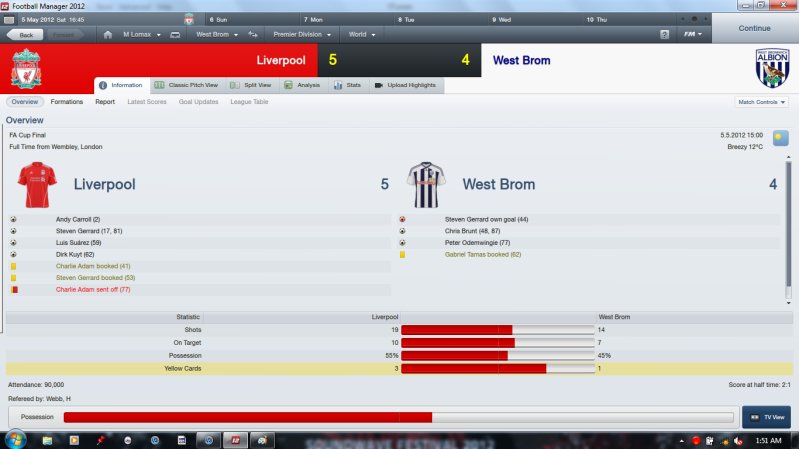Click the help question mark icon
Screen dimensions: 799x449
pyautogui.click(x=665, y=35)
